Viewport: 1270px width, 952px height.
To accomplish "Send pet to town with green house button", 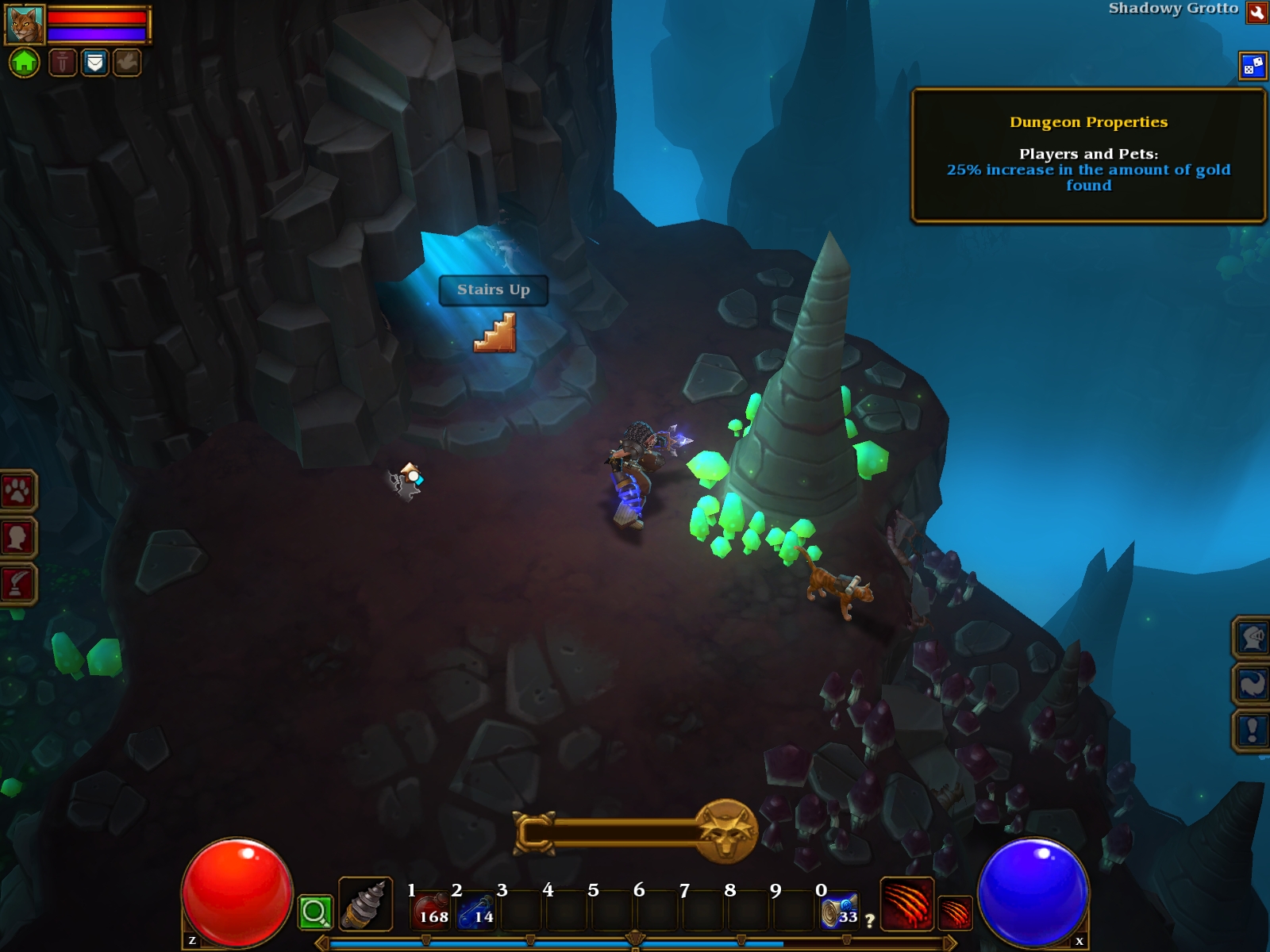I will (x=24, y=62).
